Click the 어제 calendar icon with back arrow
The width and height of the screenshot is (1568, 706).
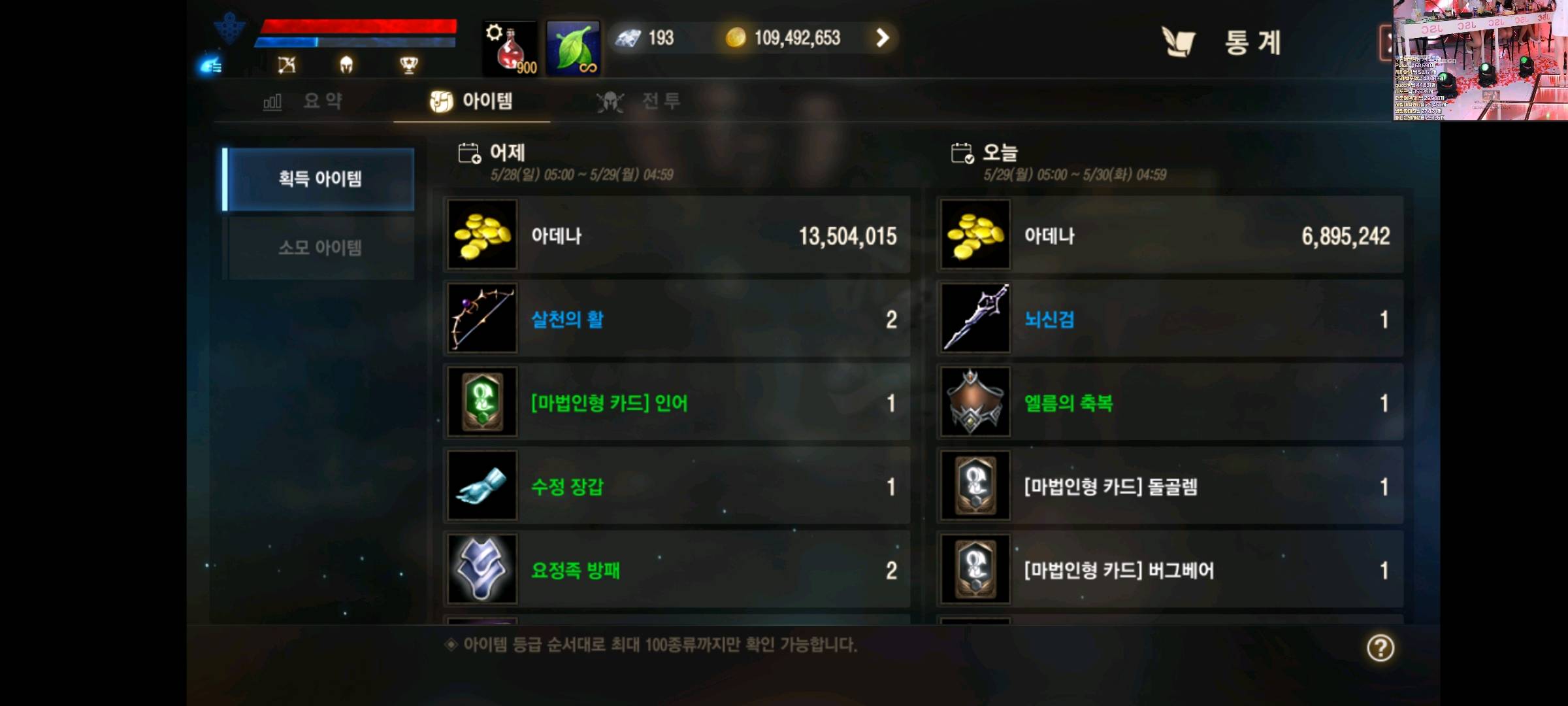click(468, 152)
